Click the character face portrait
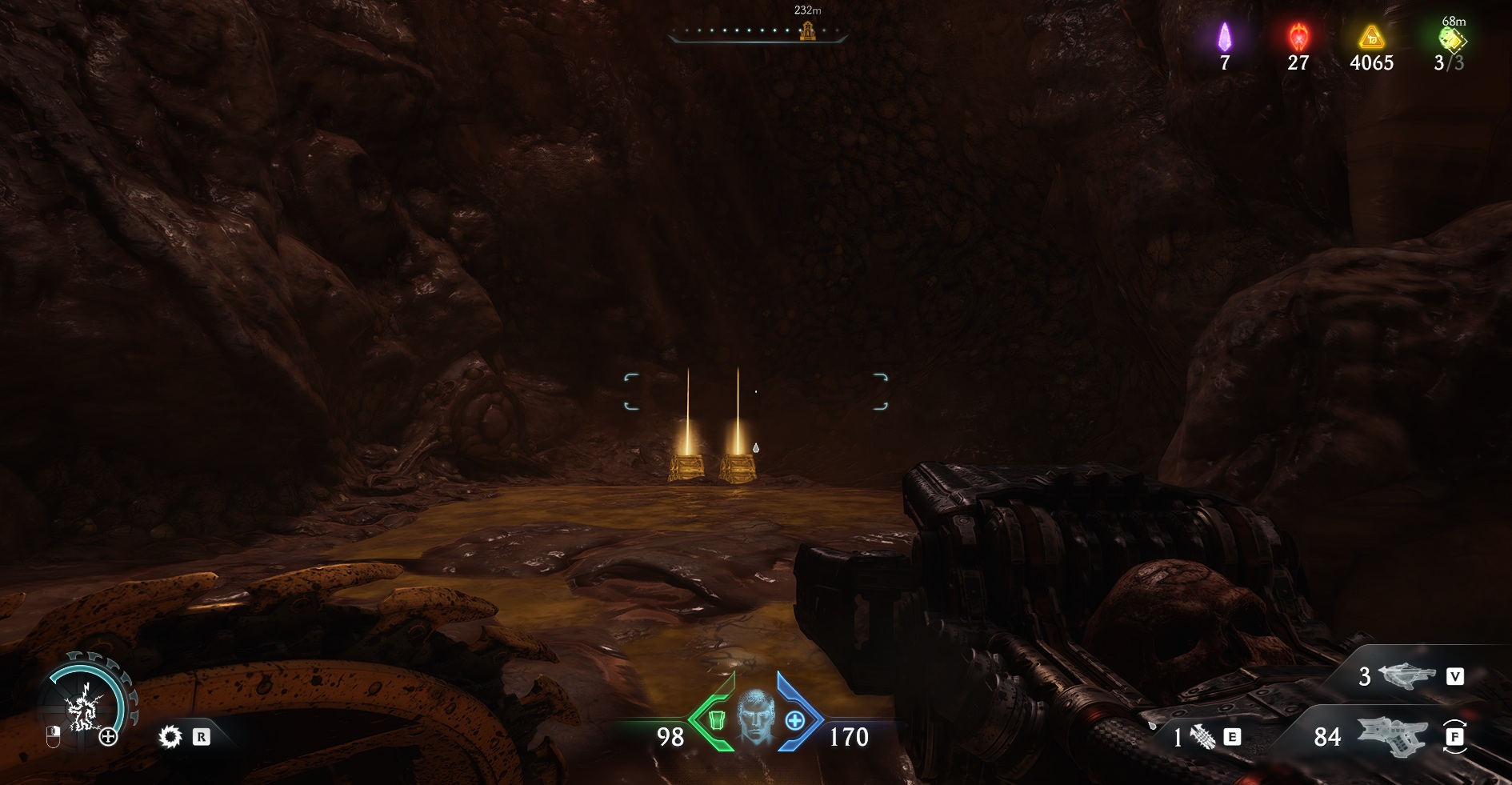1512x785 pixels. point(754,717)
